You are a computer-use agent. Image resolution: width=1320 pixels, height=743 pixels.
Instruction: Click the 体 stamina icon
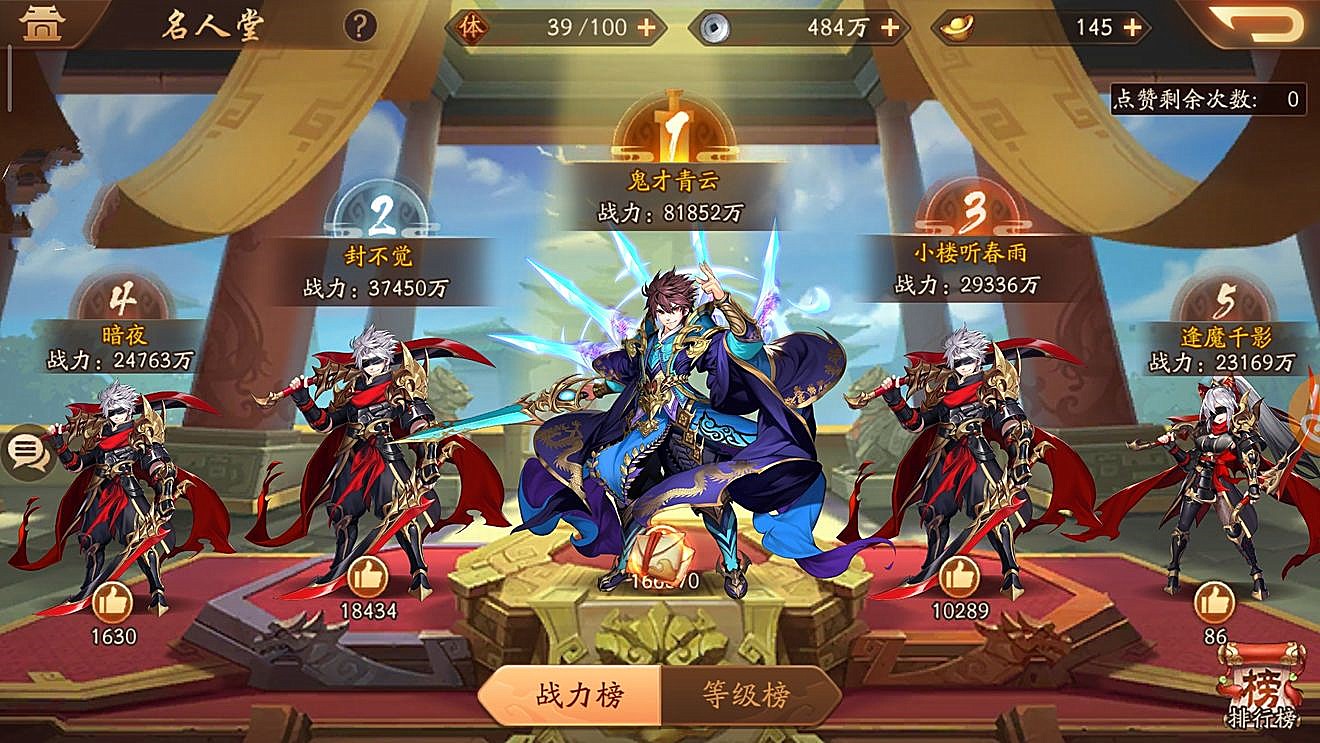474,27
